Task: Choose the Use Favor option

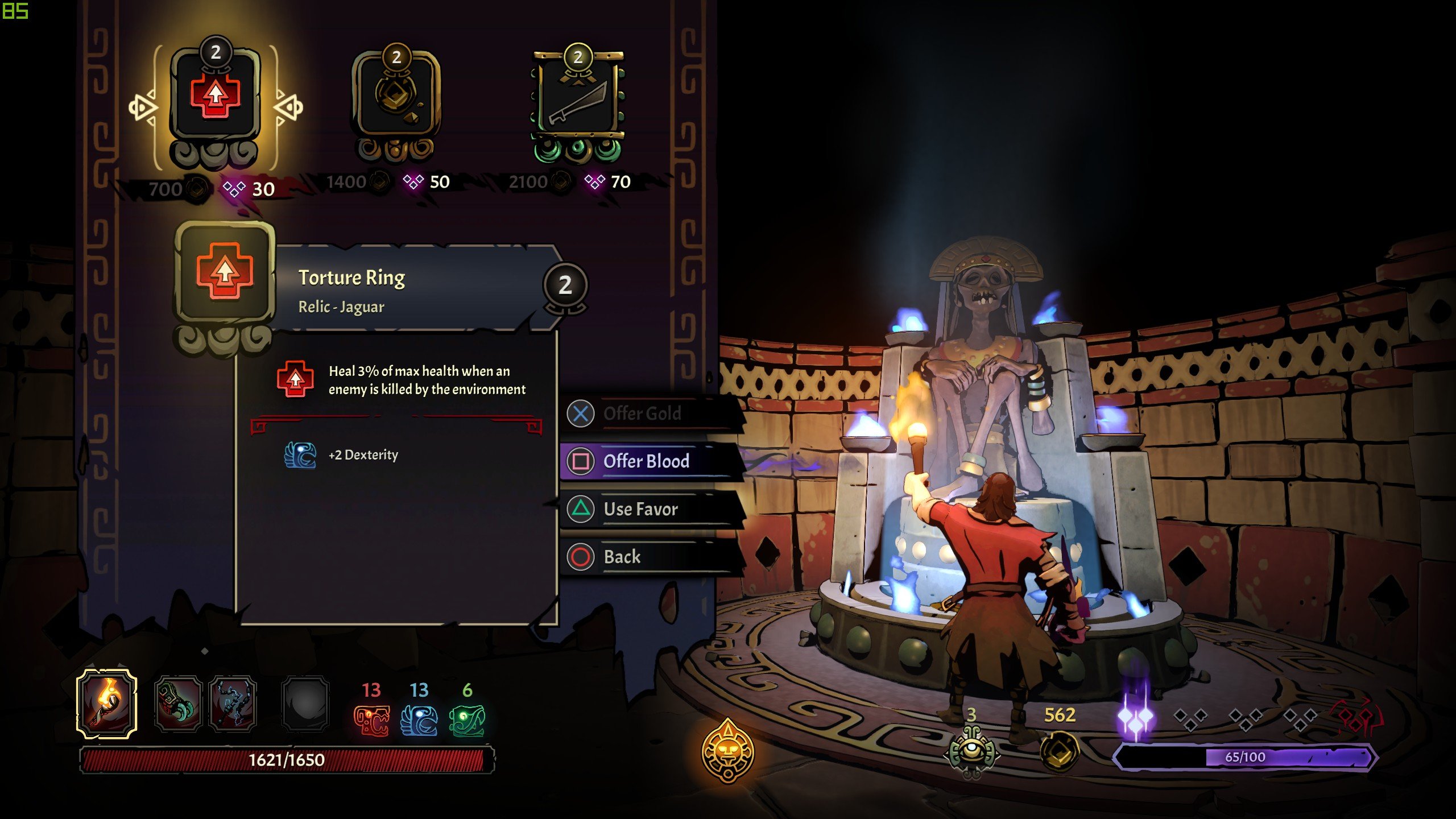Action: tap(640, 509)
